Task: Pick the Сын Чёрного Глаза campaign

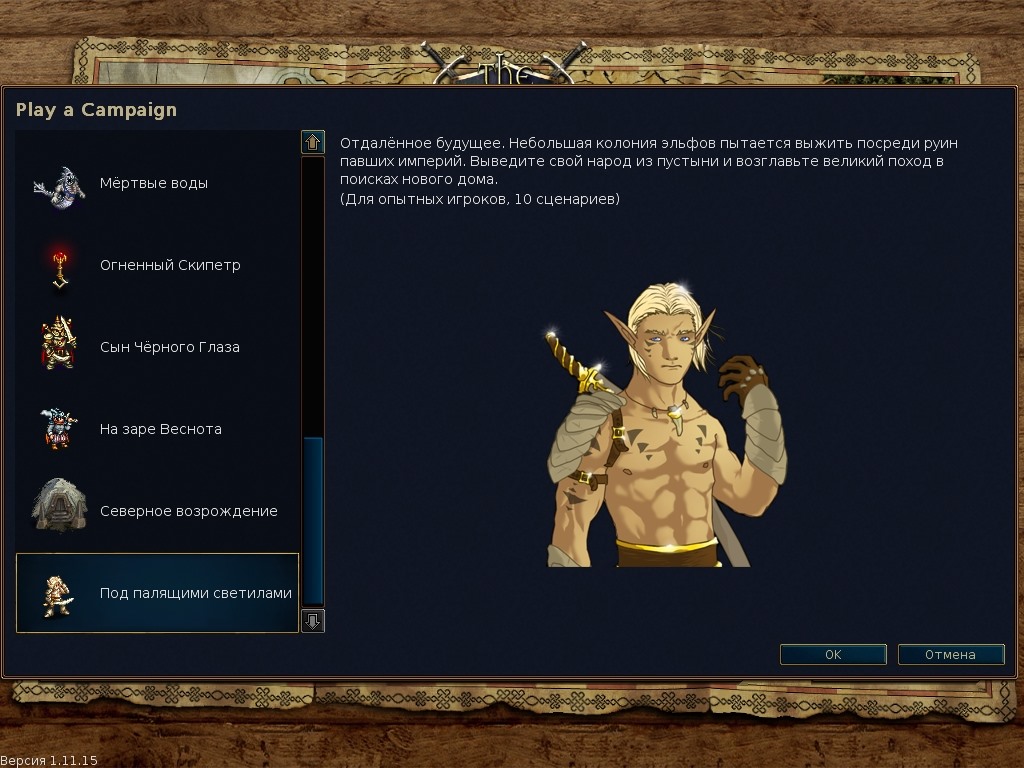Action: (x=155, y=348)
